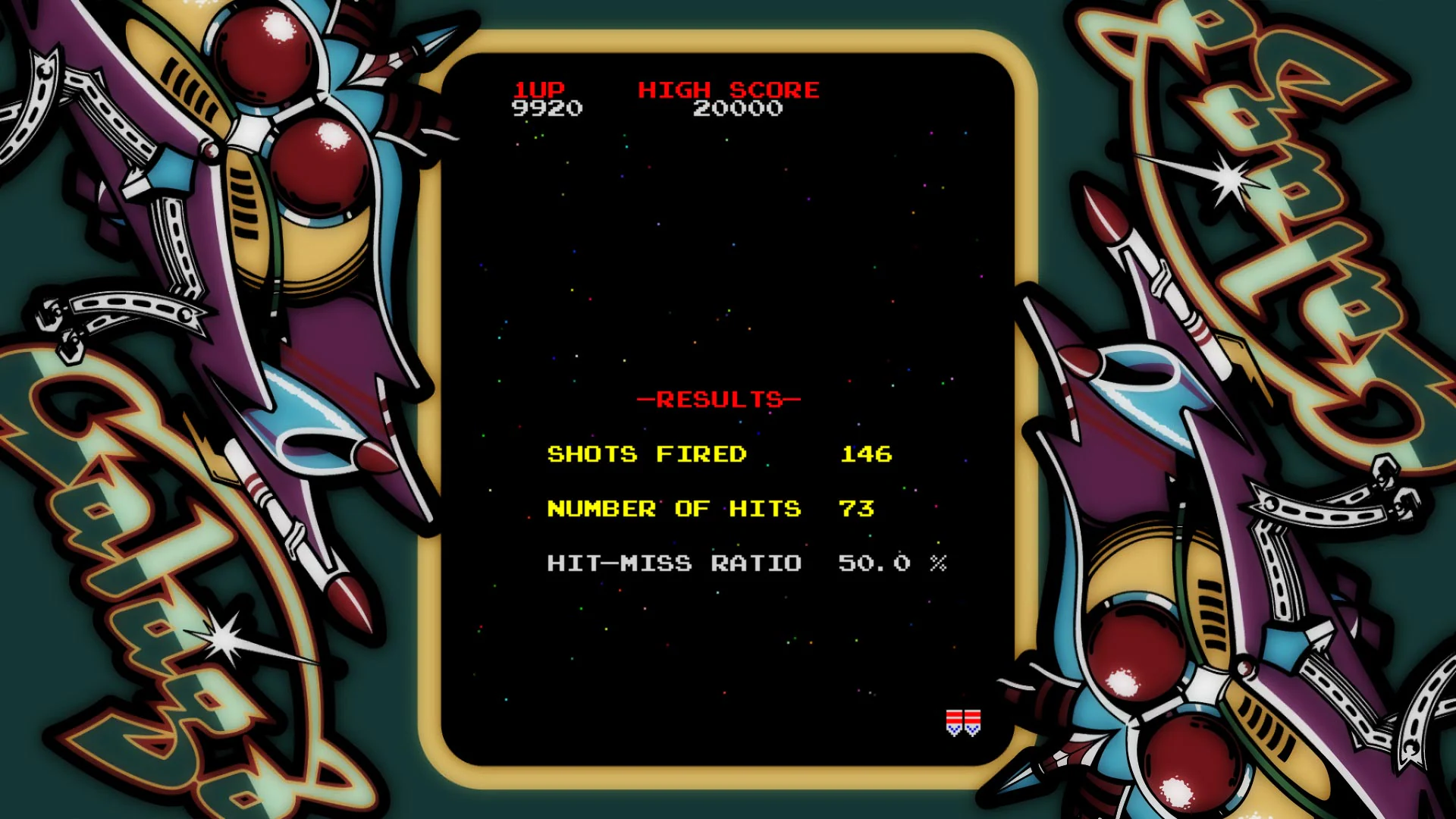Open the NUMBER OF HITS entry
The image size is (1456, 819).
tap(673, 509)
